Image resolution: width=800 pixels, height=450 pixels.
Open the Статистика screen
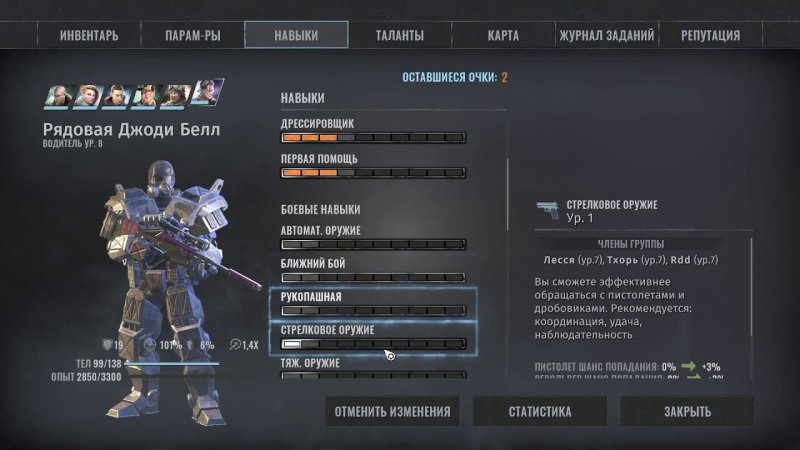tap(540, 411)
